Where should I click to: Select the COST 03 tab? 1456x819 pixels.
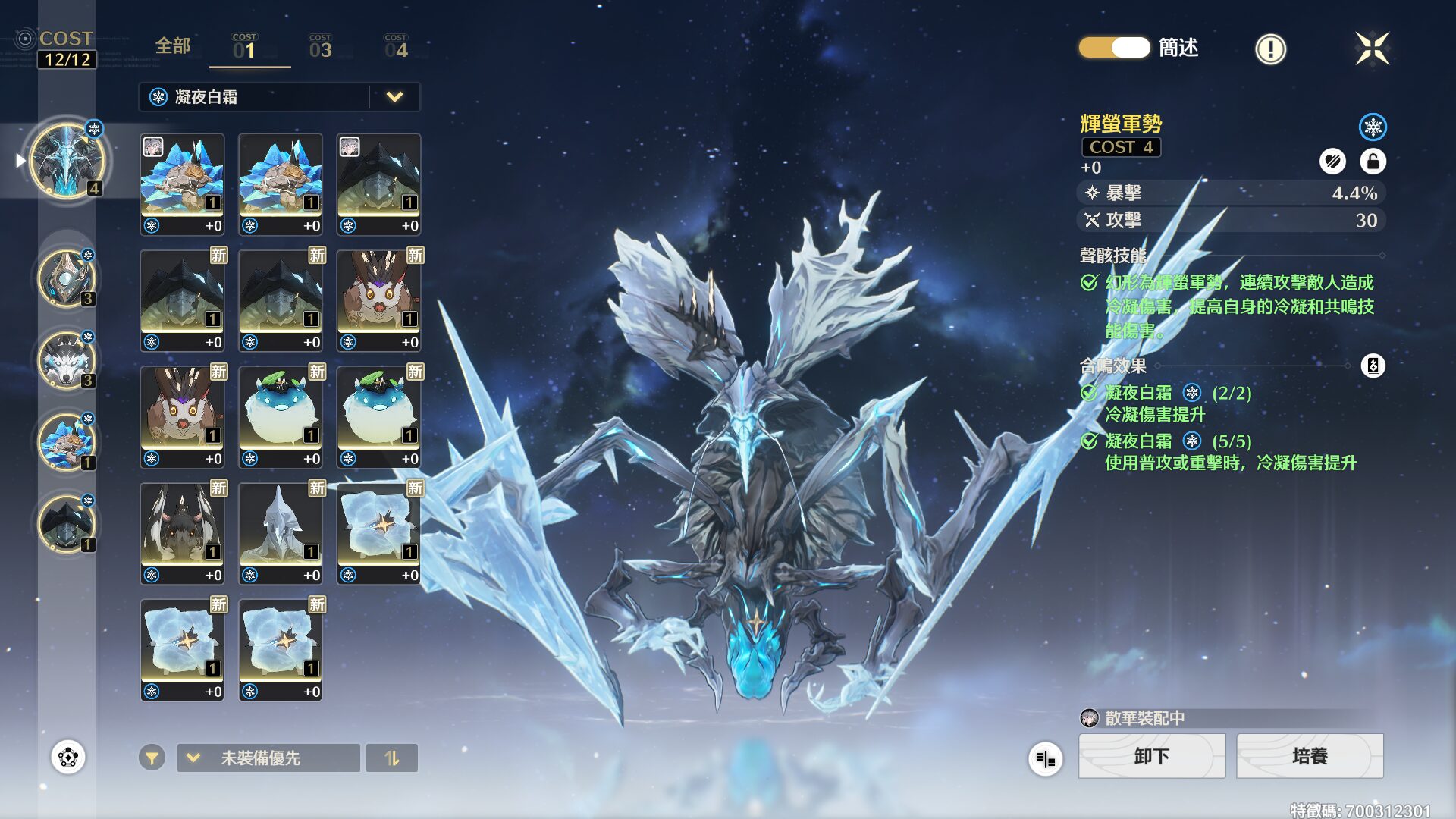[x=320, y=47]
